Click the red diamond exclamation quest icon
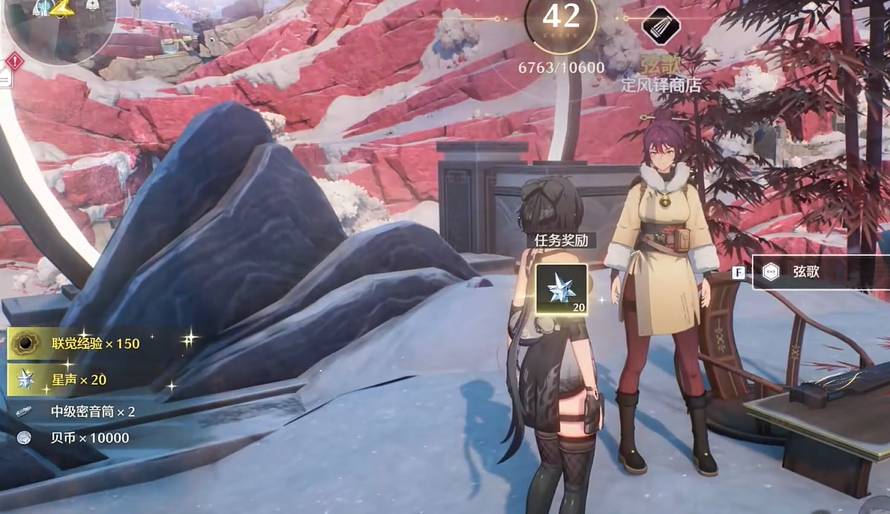 pyautogui.click(x=14, y=62)
